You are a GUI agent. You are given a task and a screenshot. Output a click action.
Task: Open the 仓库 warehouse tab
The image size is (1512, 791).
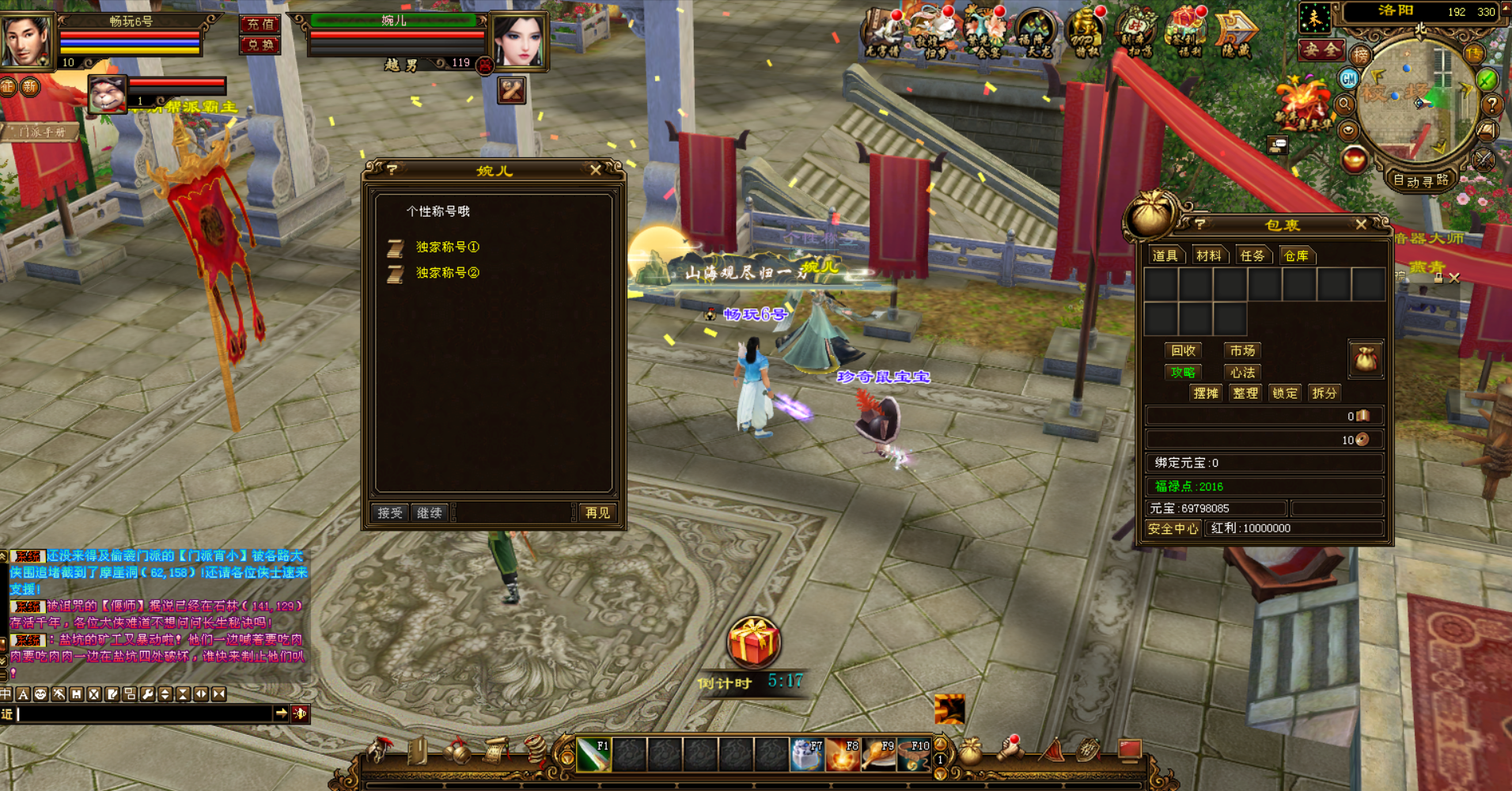1295,255
